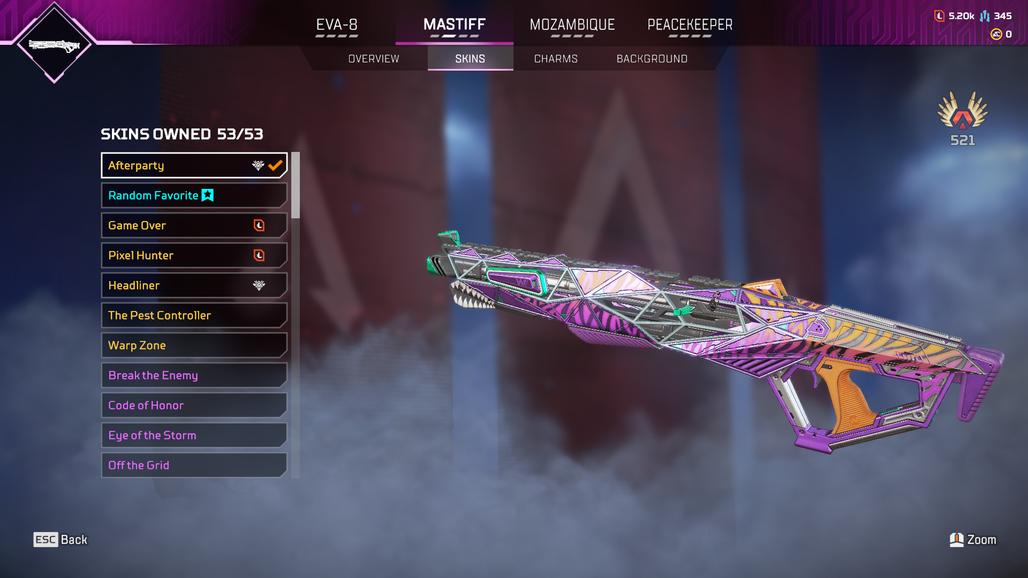Open the Peacekeeper weapon tab
This screenshot has width=1028, height=578.
[689, 25]
